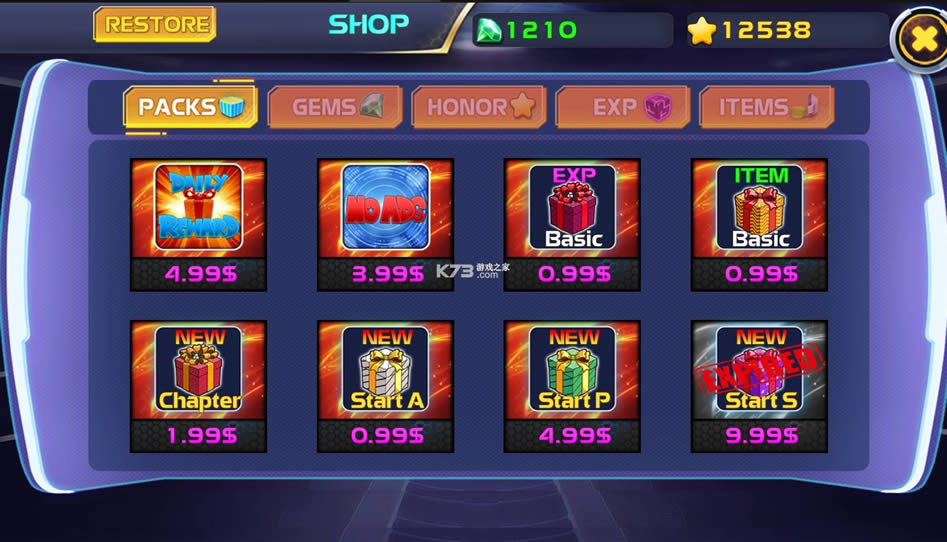Buy the Daily Reward pack
The width and height of the screenshot is (947, 542).
click(198, 224)
